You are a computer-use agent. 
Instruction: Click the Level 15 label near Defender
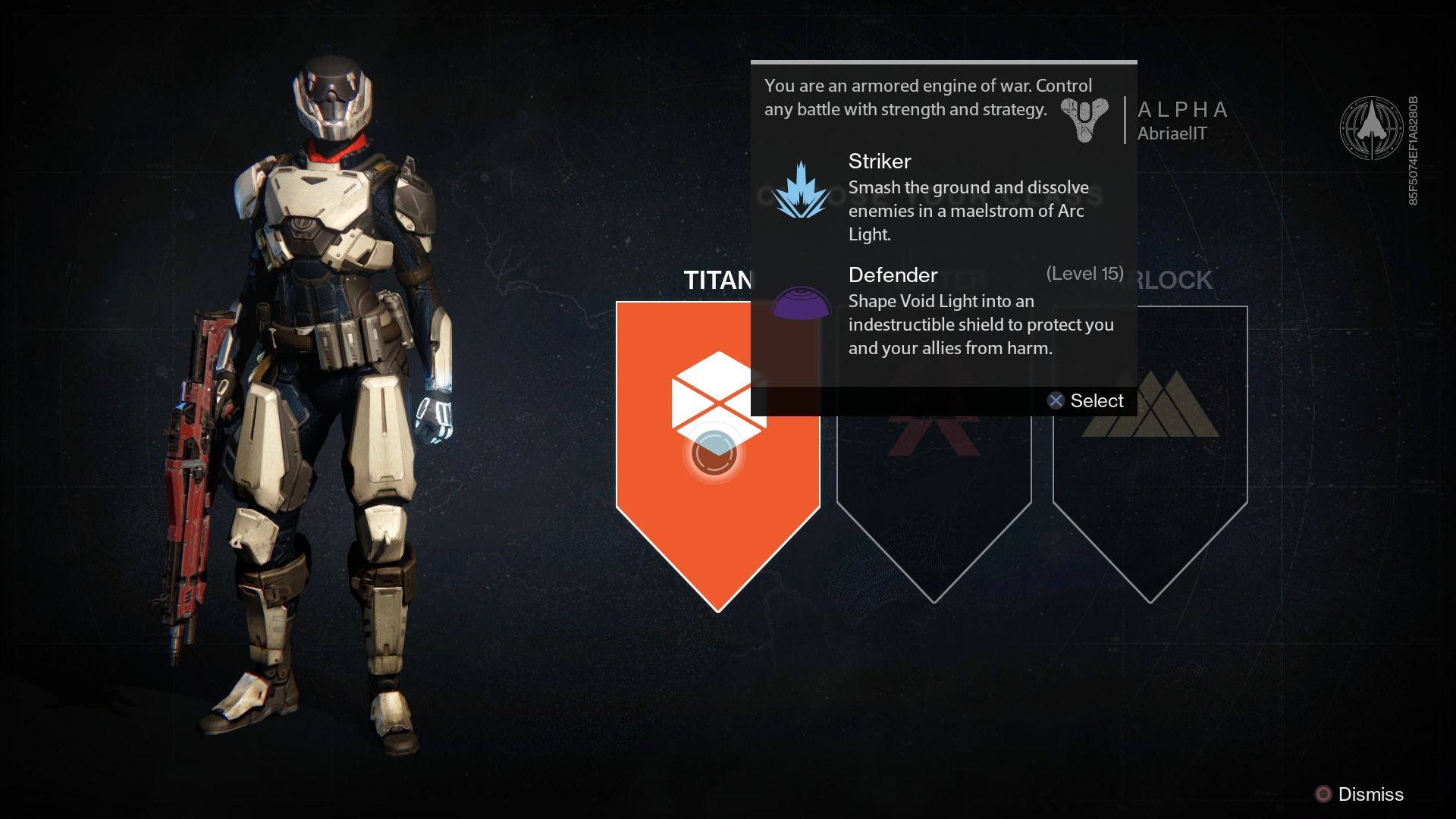click(1084, 273)
